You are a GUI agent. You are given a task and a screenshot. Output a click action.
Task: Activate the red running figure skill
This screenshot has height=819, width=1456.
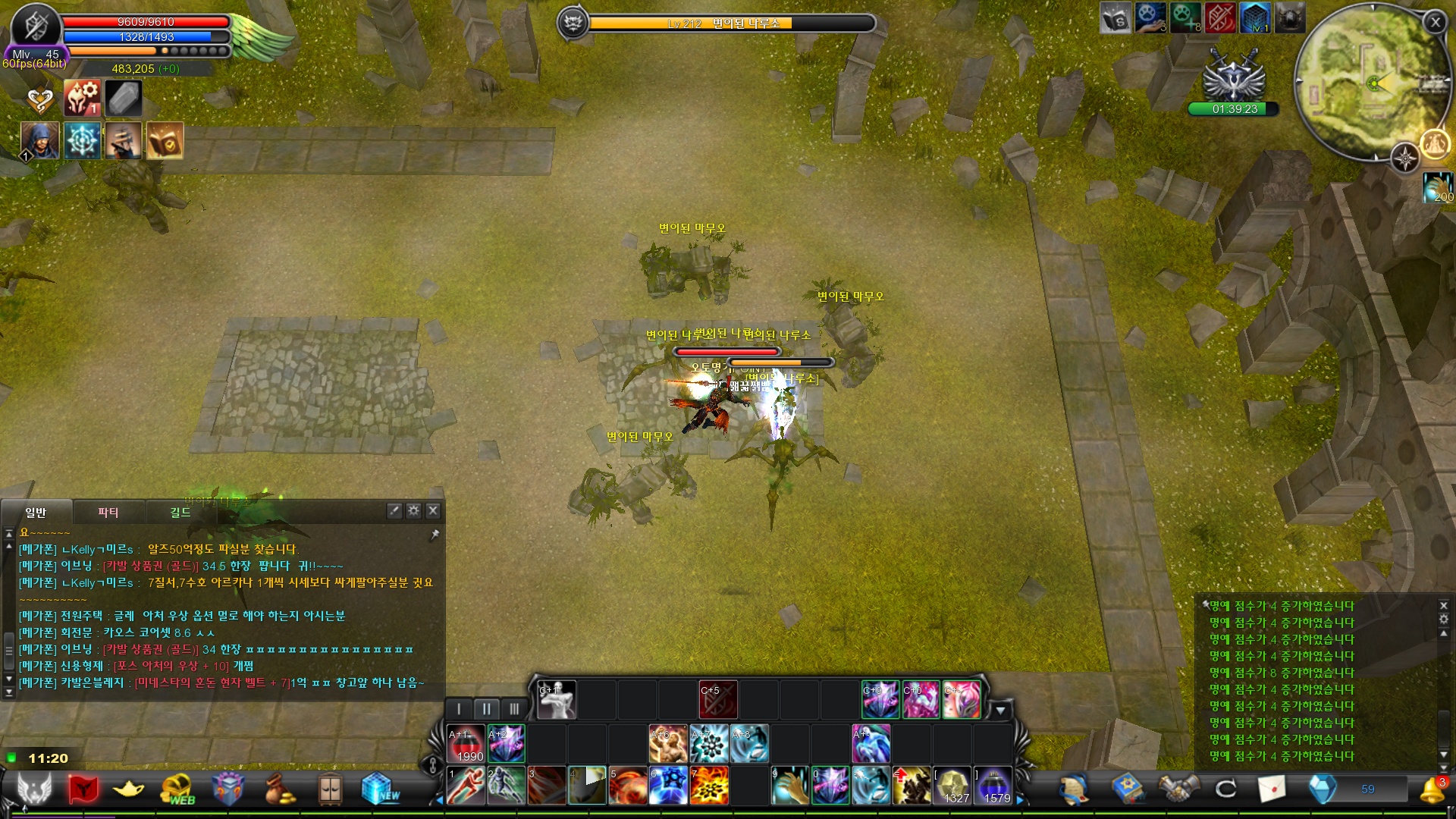point(466,786)
